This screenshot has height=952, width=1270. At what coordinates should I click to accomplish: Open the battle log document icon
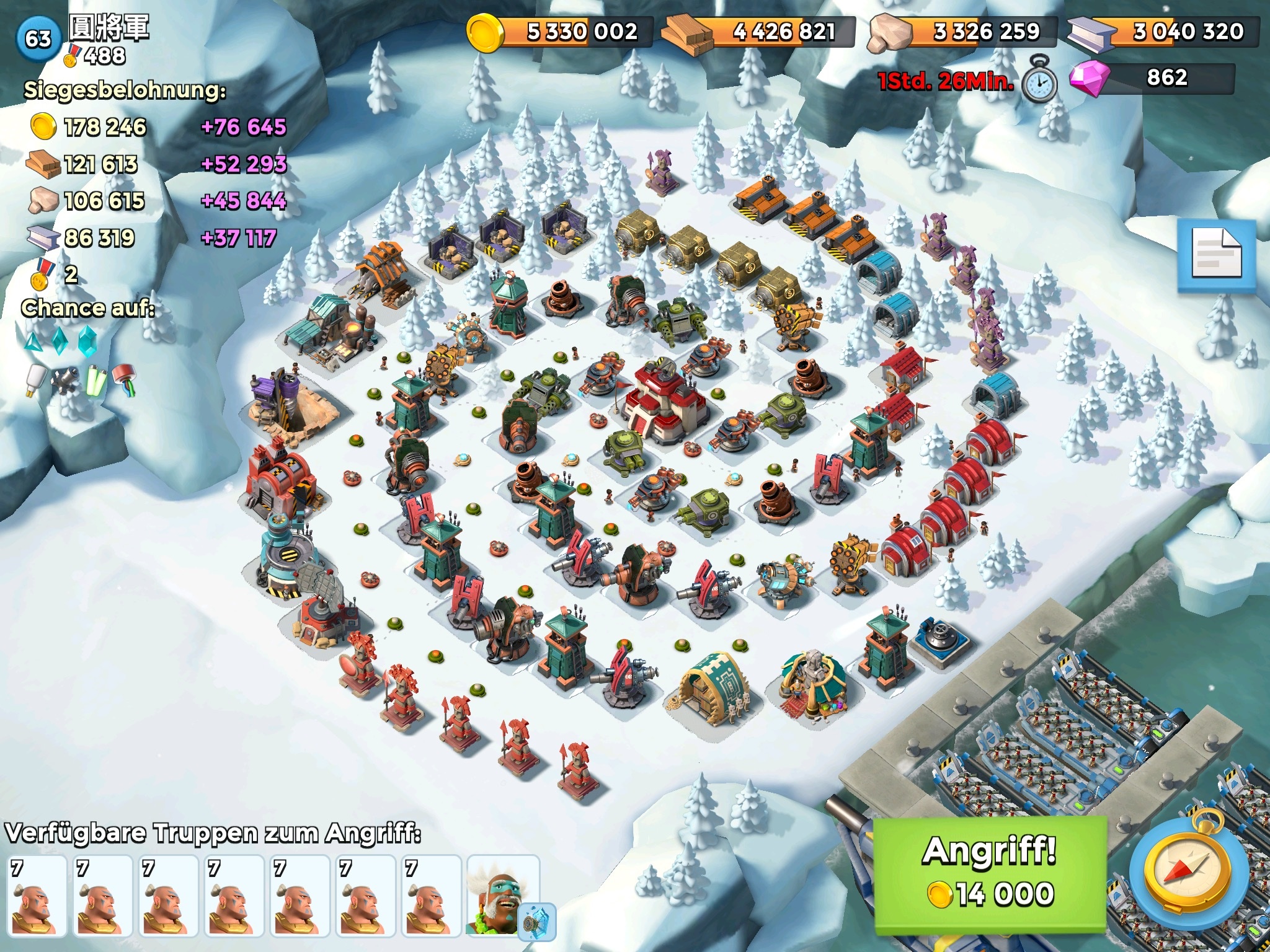[1217, 255]
